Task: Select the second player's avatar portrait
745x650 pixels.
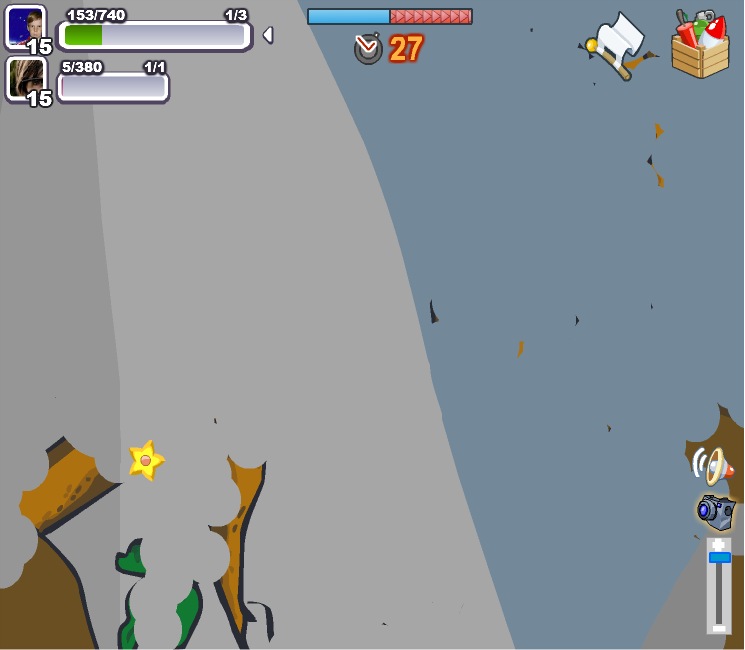Action: 25,77
